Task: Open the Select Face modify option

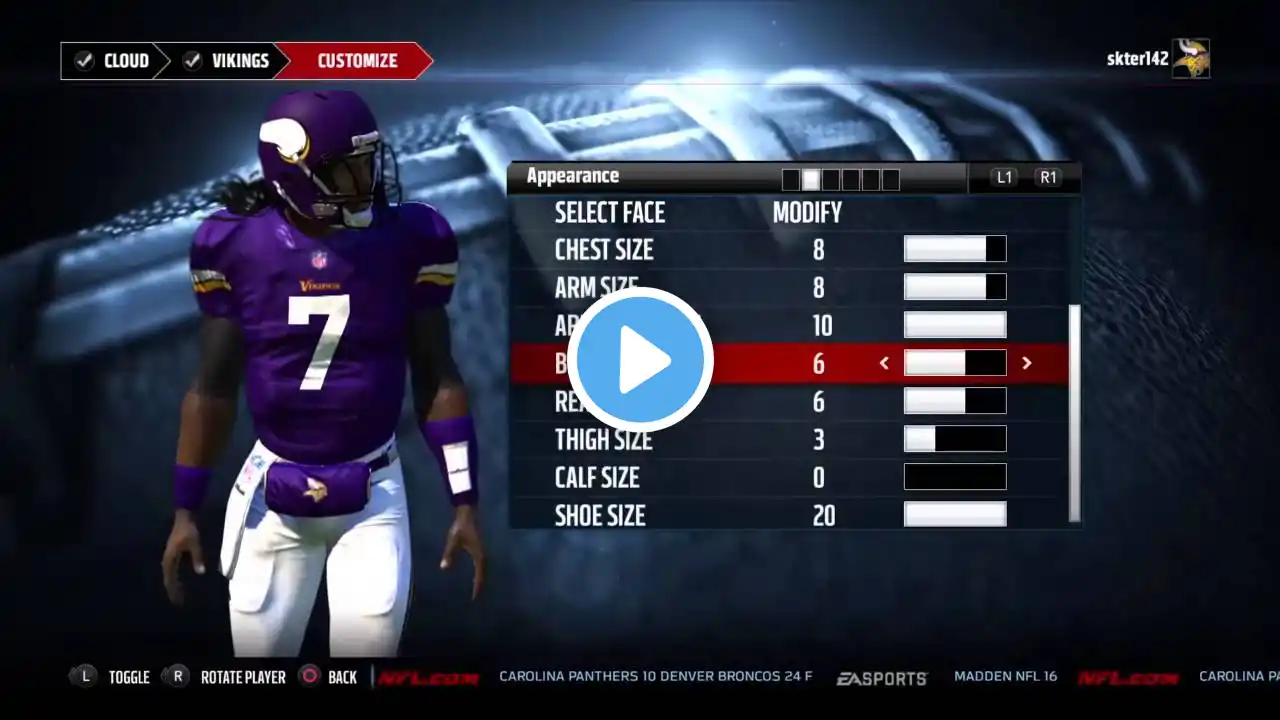Action: pyautogui.click(x=806, y=212)
